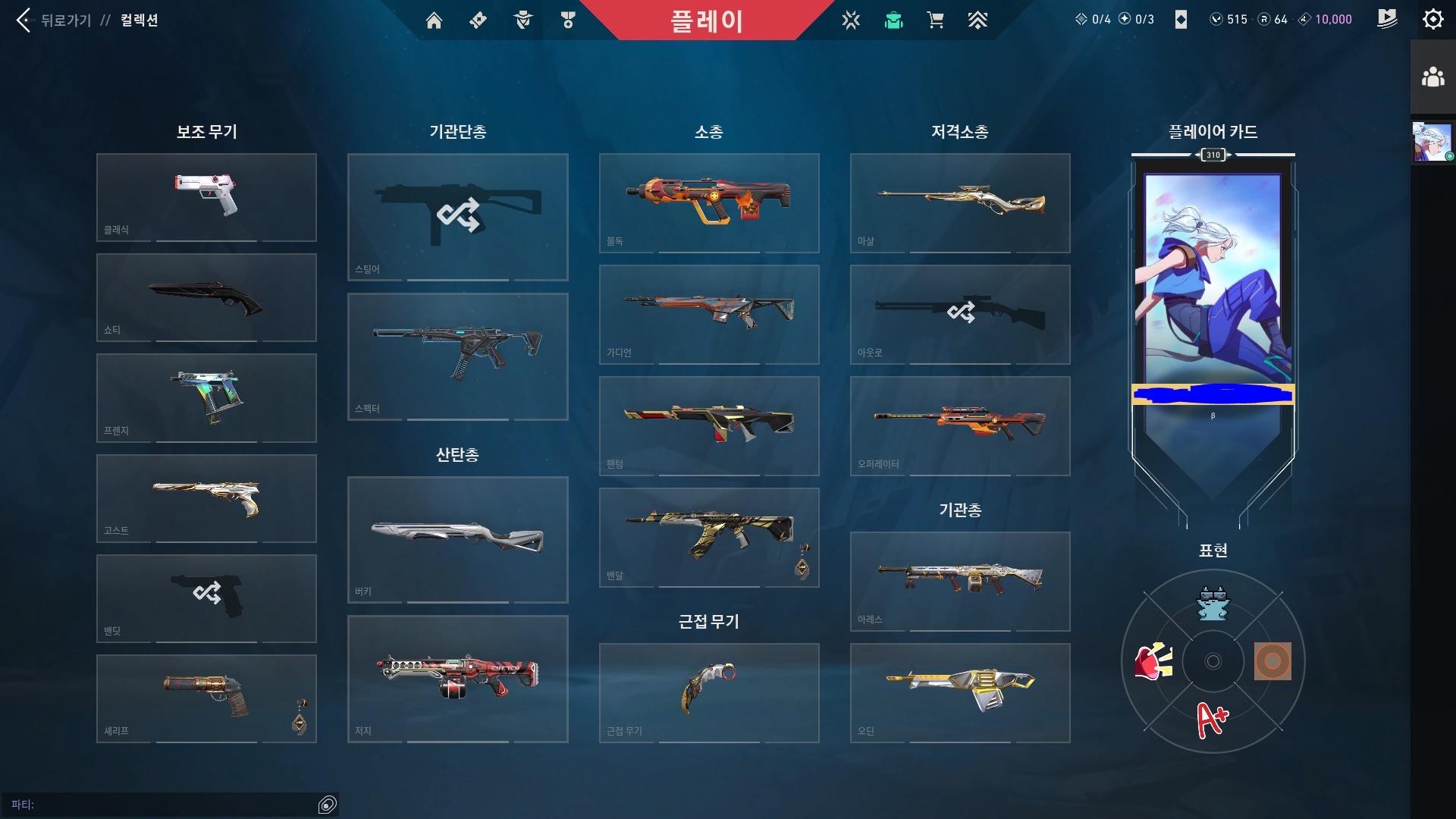1456x819 pixels.
Task: Open the Home screen icon
Action: pos(435,20)
